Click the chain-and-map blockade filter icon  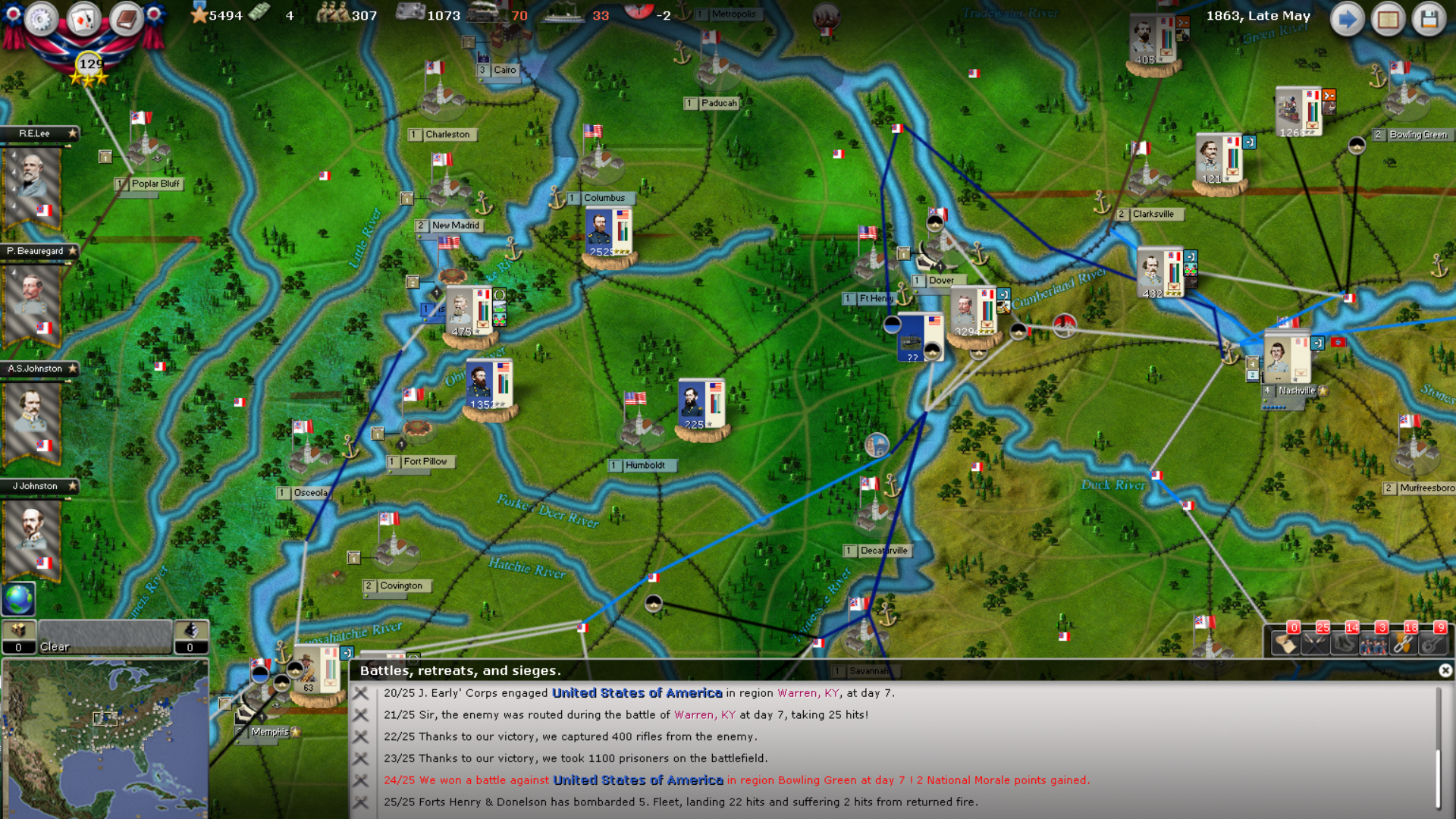pyautogui.click(x=1403, y=645)
